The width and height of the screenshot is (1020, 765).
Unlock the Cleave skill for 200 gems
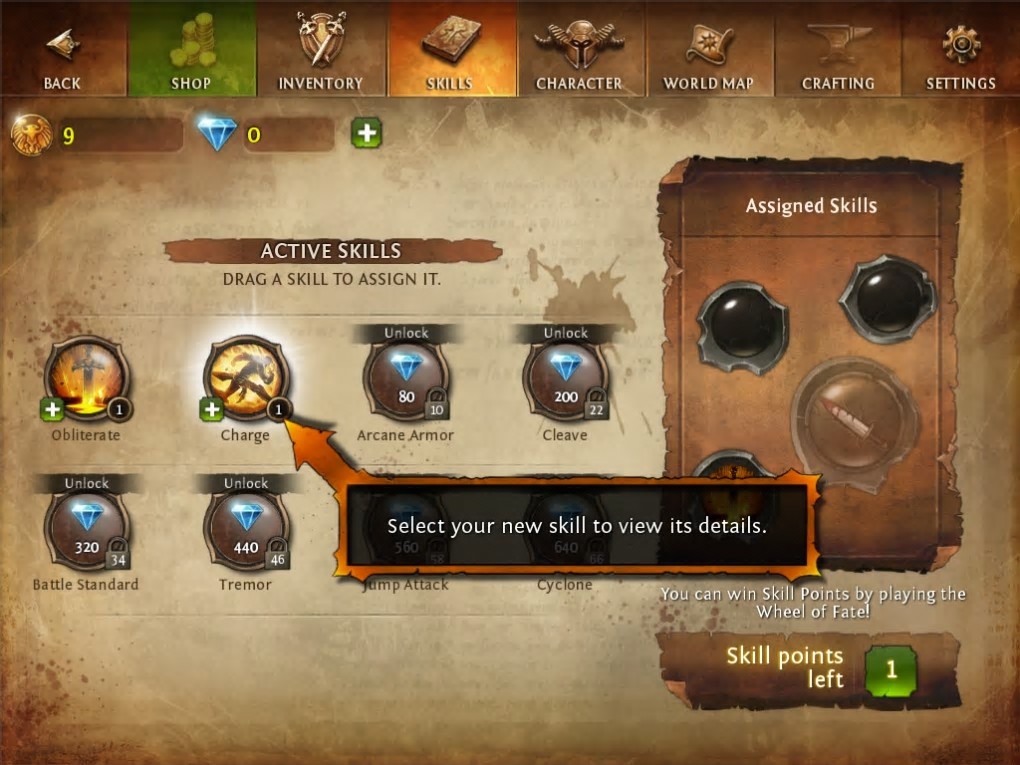[566, 378]
